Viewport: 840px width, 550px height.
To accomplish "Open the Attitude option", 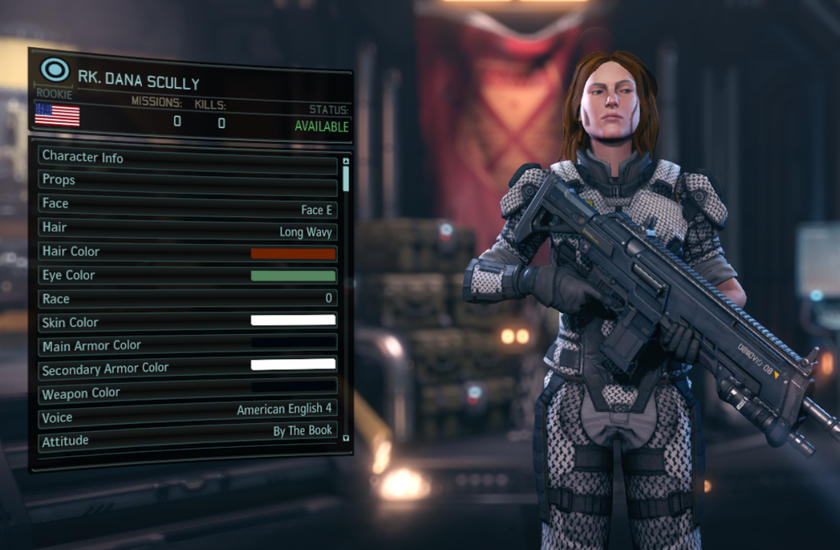I will [x=188, y=435].
